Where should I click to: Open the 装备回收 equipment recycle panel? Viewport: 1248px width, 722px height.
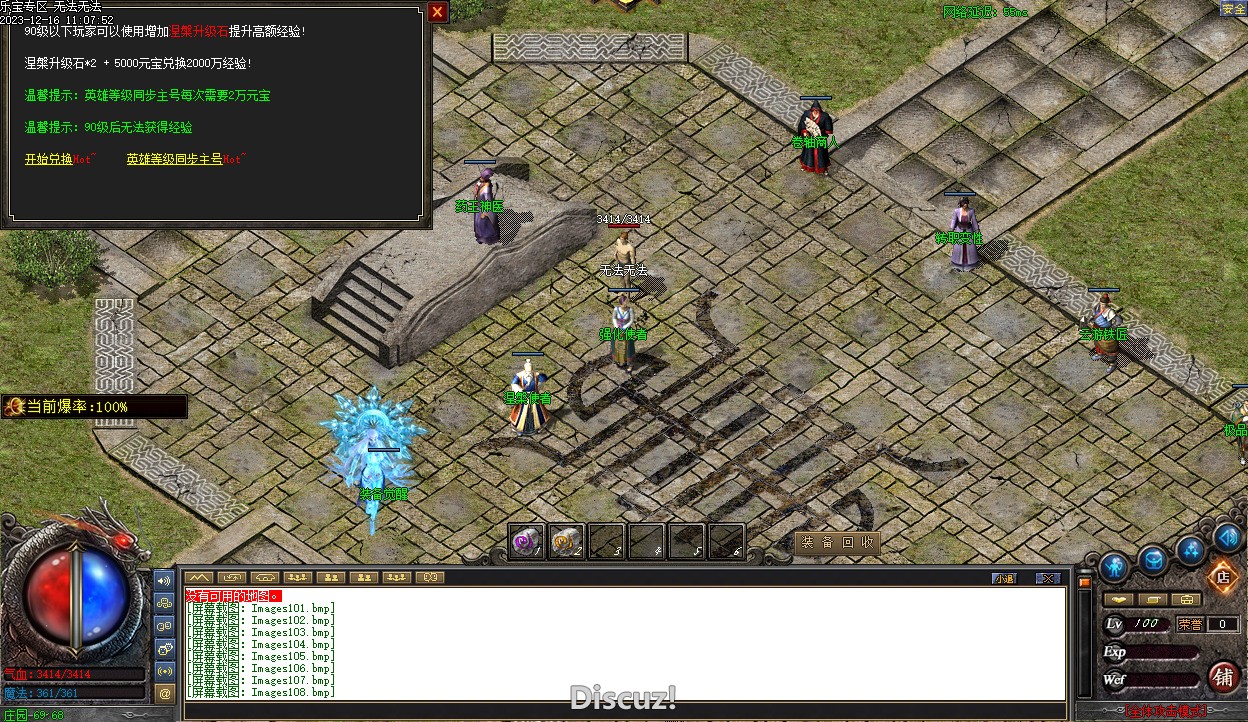coord(838,543)
